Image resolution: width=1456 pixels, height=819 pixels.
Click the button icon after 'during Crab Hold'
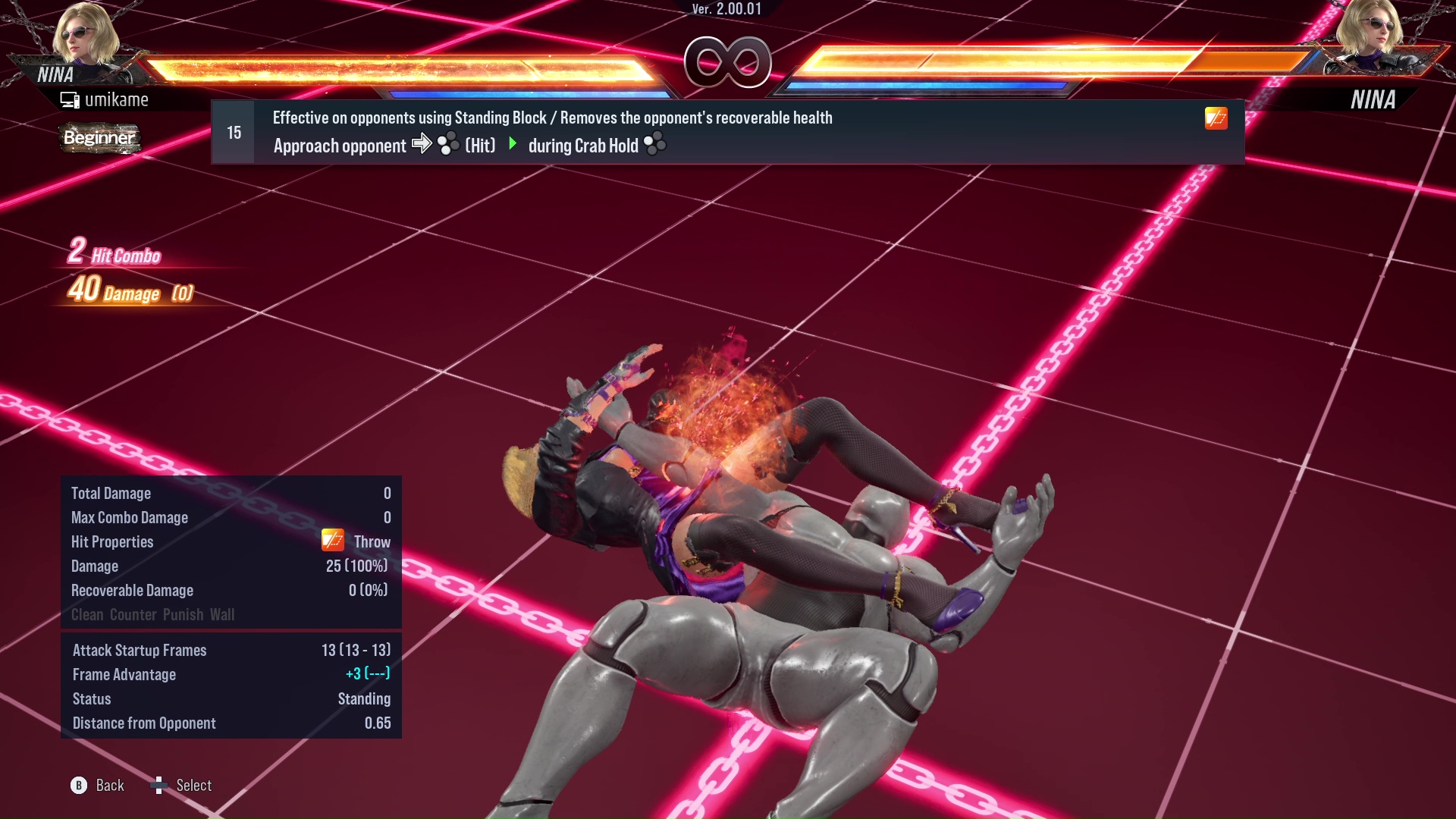tap(654, 143)
